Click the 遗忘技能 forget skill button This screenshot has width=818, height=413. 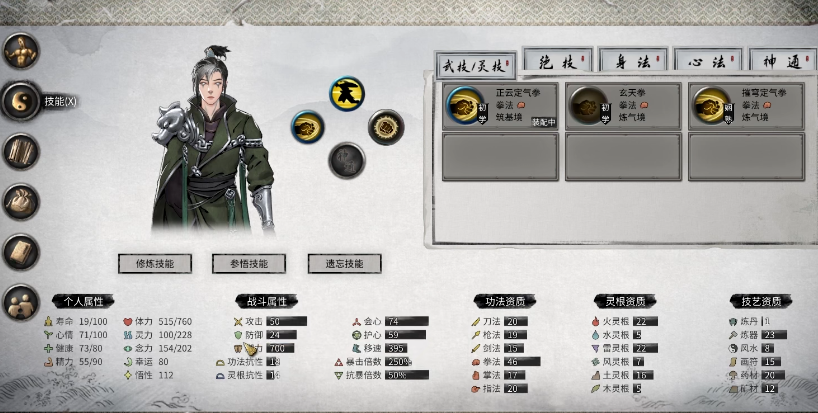click(x=343, y=264)
